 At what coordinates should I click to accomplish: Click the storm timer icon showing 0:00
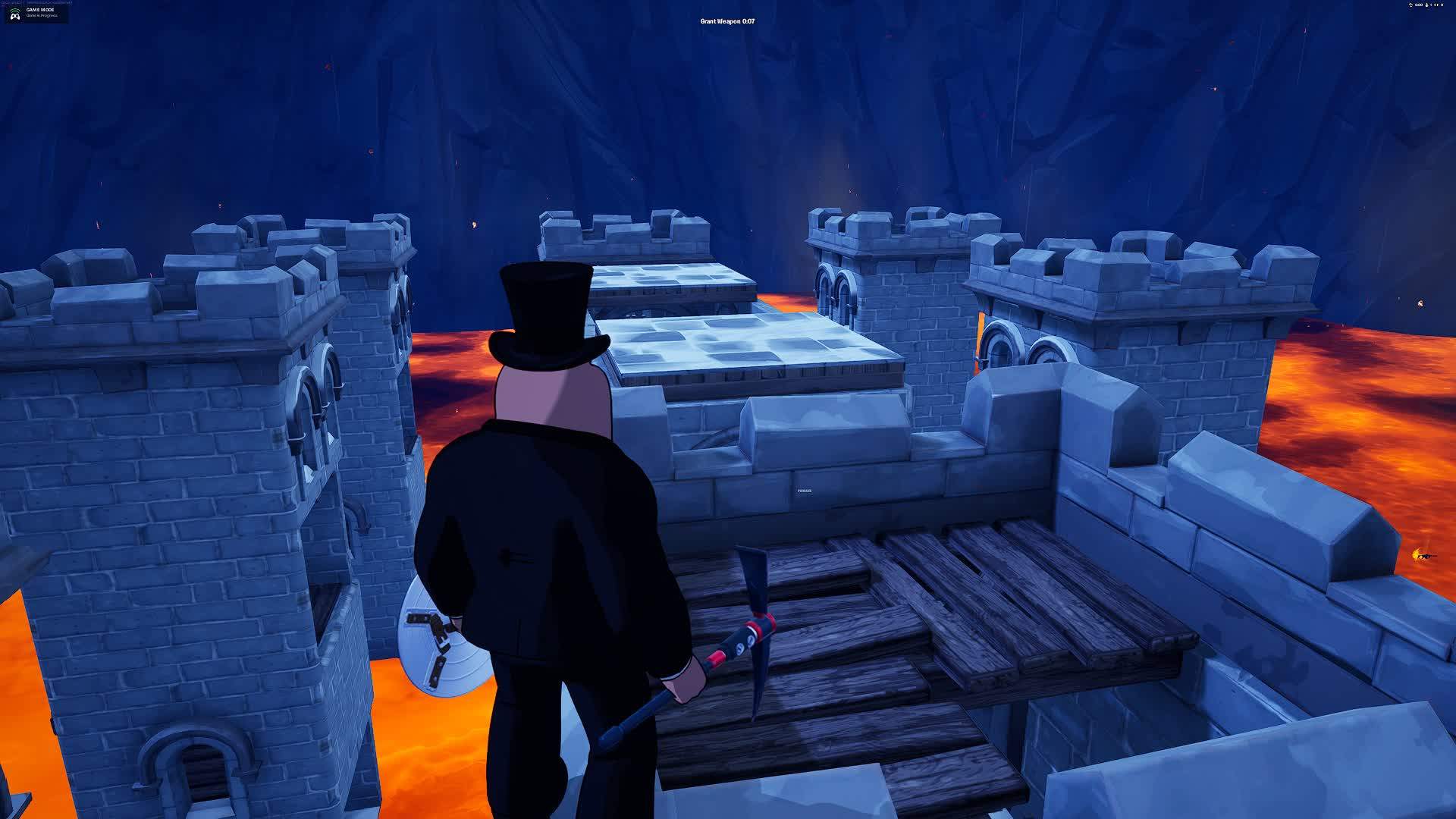[1410, 5]
